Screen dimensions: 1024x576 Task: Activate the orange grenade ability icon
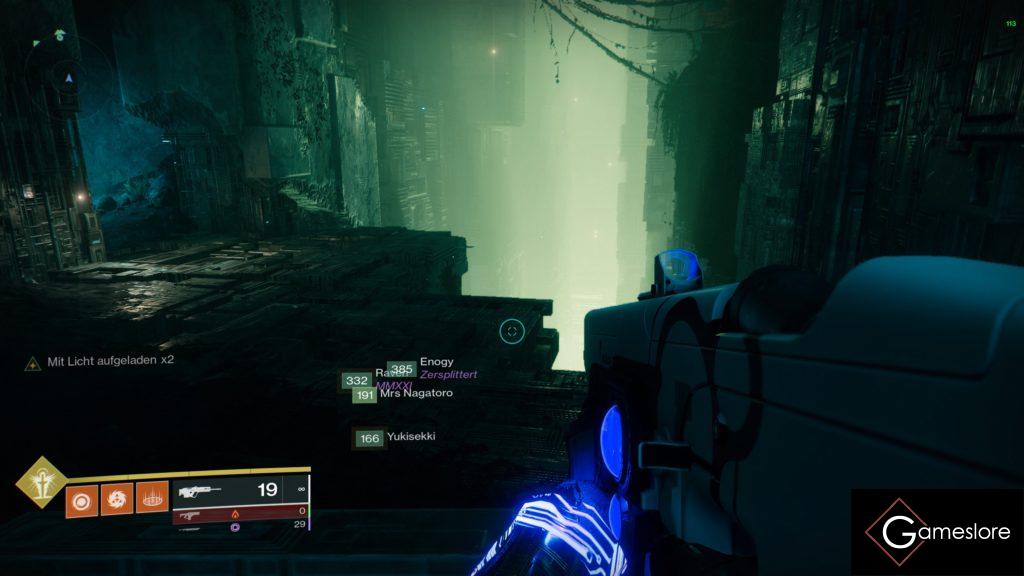tap(81, 498)
